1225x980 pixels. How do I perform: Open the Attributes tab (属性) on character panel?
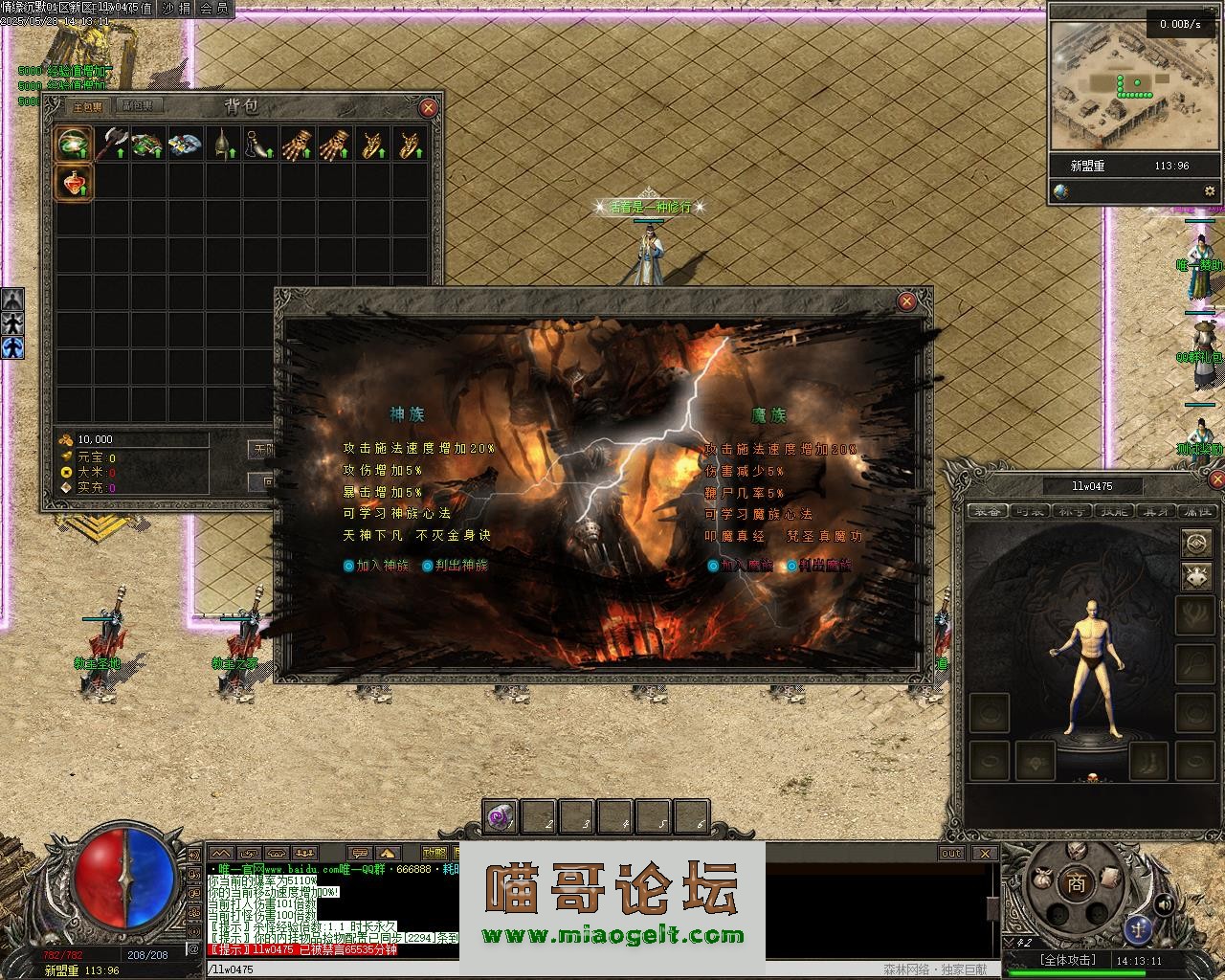[1196, 511]
